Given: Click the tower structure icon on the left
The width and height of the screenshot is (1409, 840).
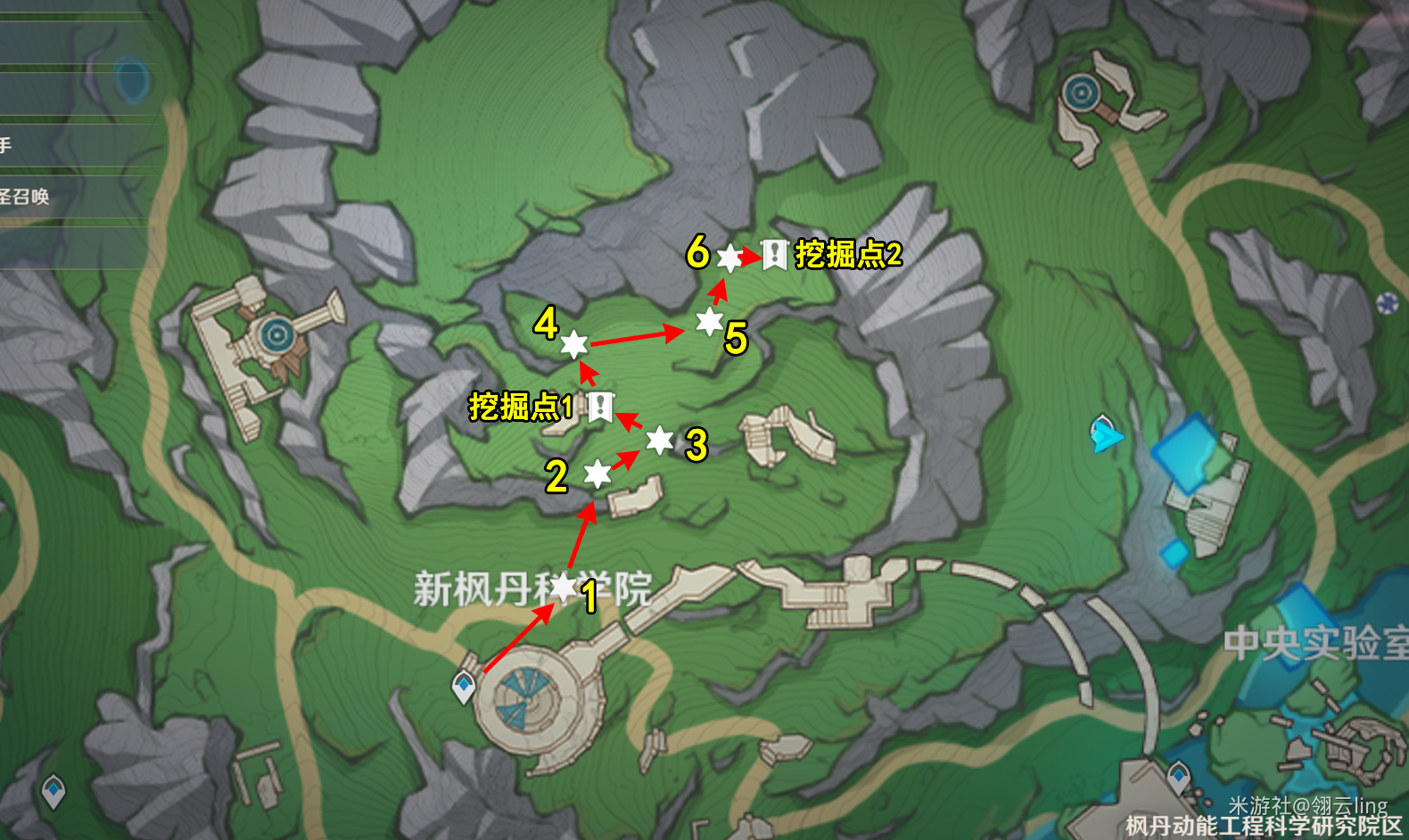Looking at the screenshot, I should tap(276, 334).
